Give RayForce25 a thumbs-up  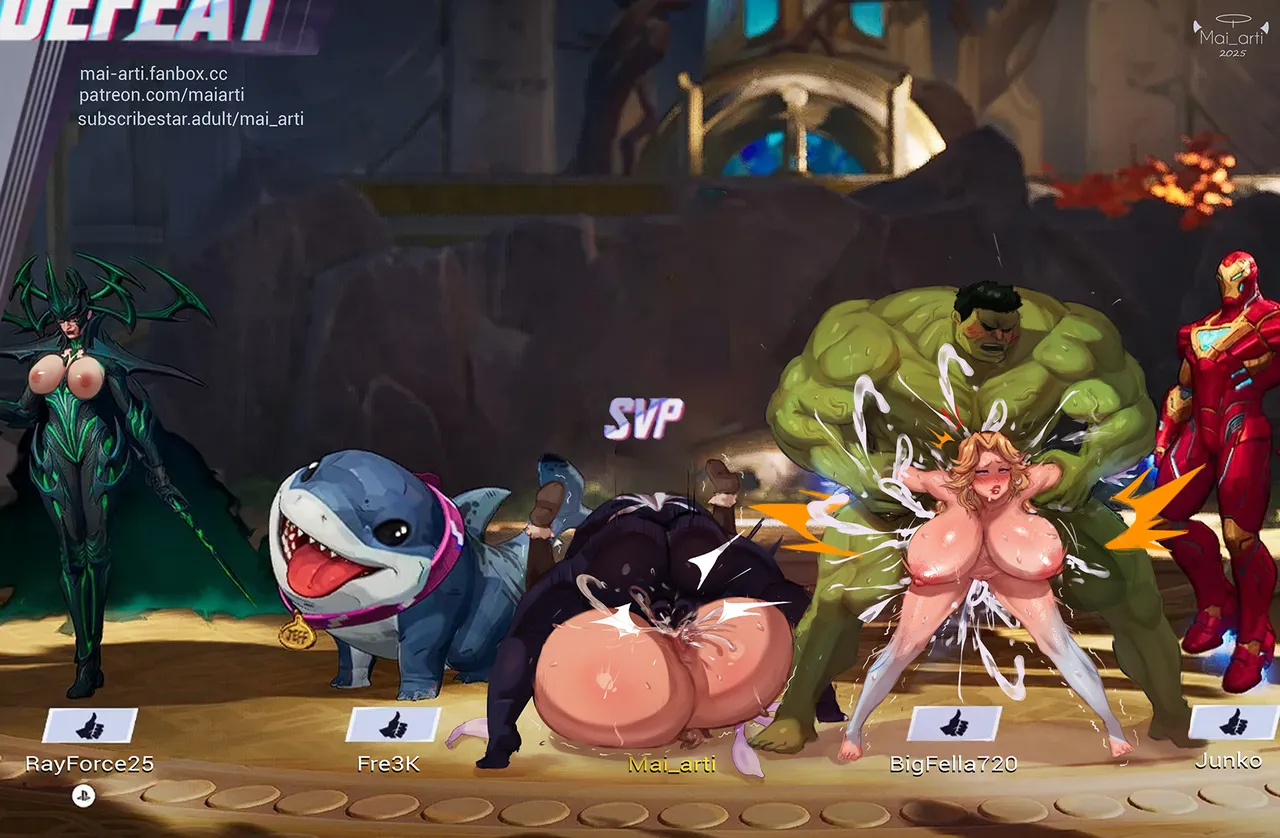pyautogui.click(x=90, y=725)
